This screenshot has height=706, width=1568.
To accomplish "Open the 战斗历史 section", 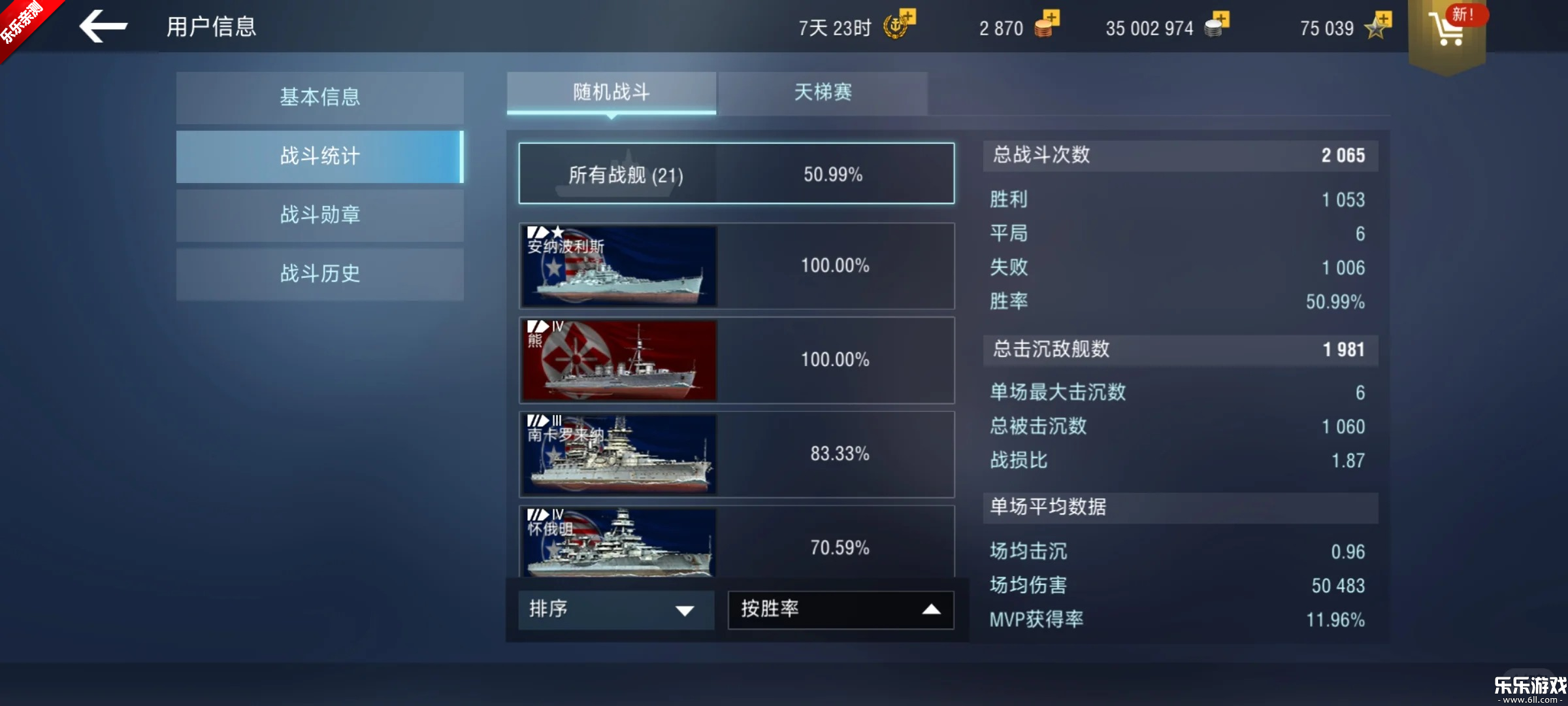I will (x=319, y=274).
